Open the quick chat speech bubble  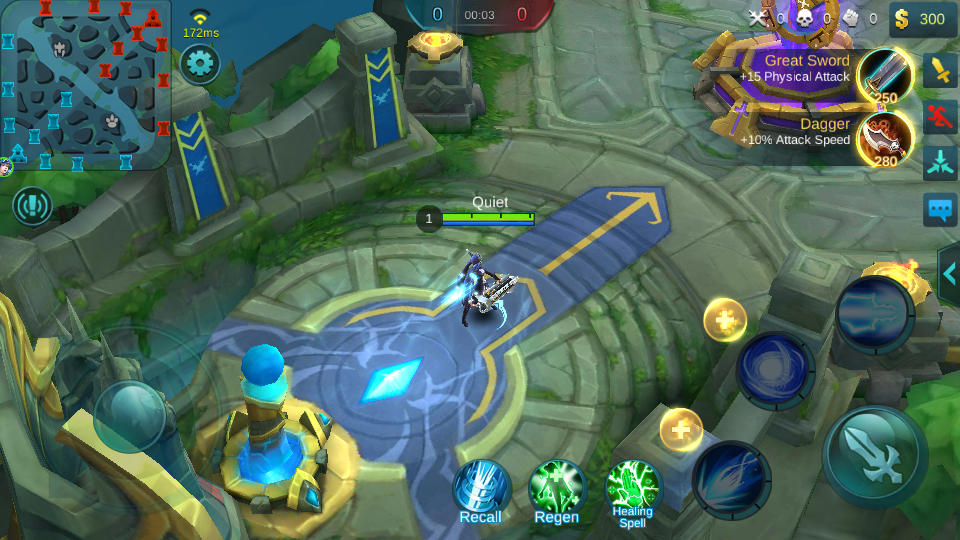pyautogui.click(x=940, y=209)
